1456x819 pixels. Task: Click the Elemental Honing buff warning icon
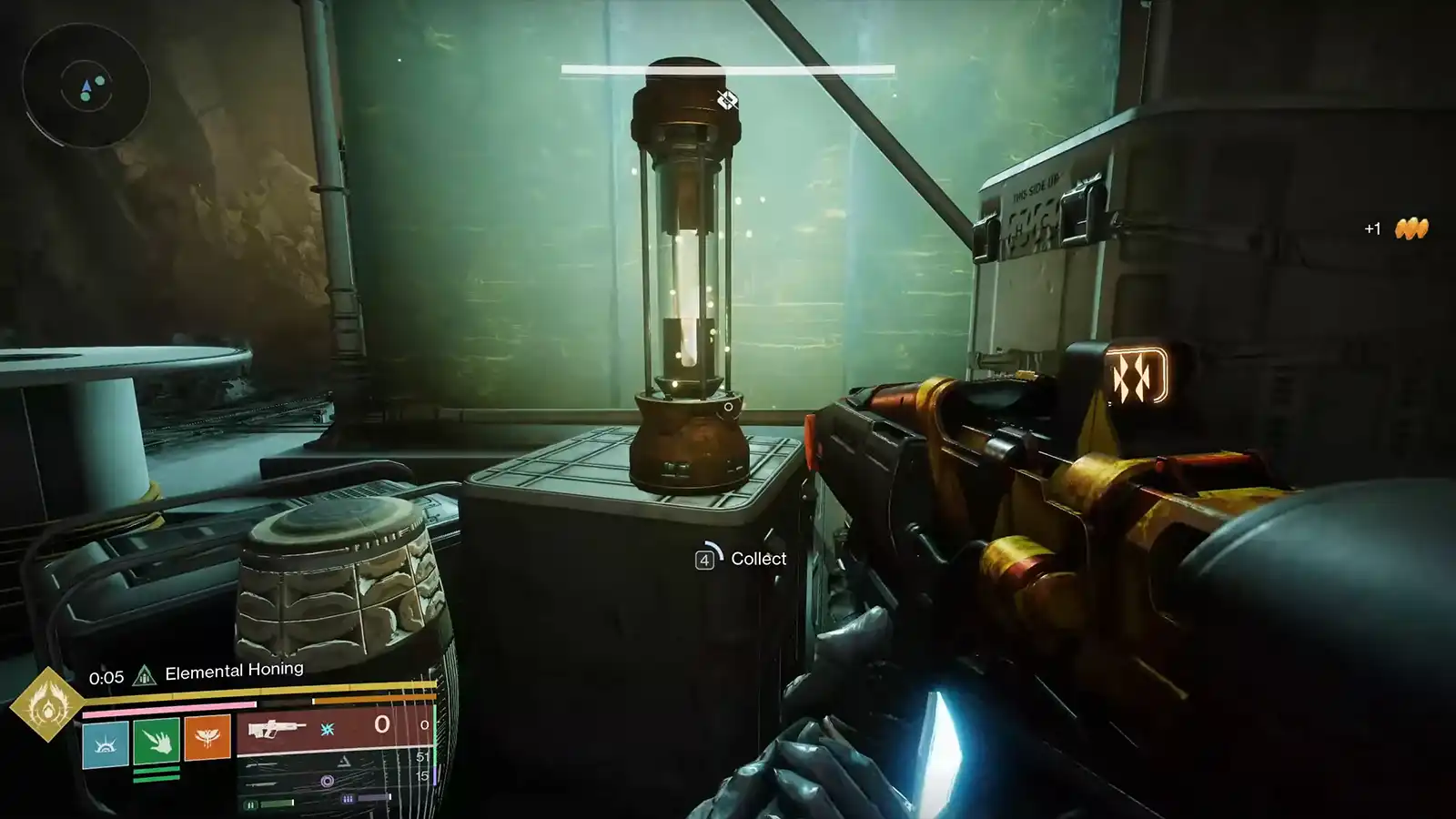click(144, 672)
